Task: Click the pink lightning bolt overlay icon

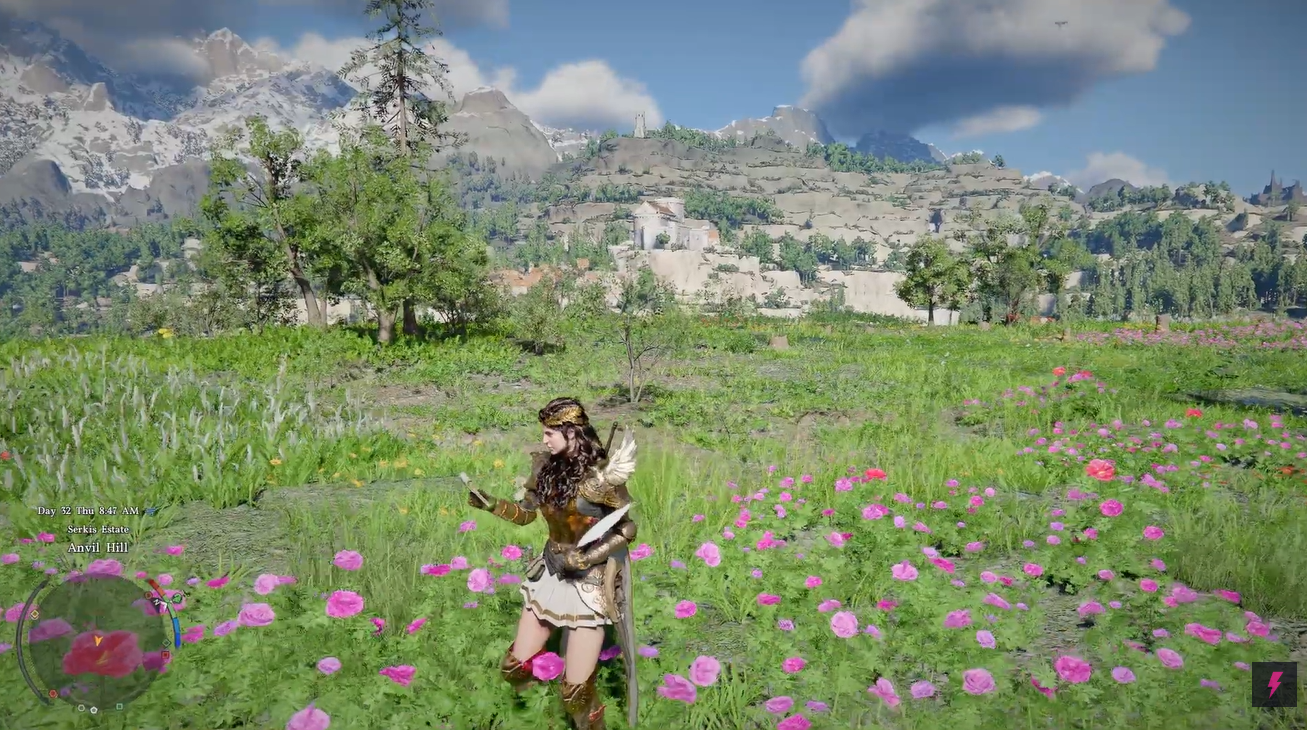Action: coord(1274,684)
